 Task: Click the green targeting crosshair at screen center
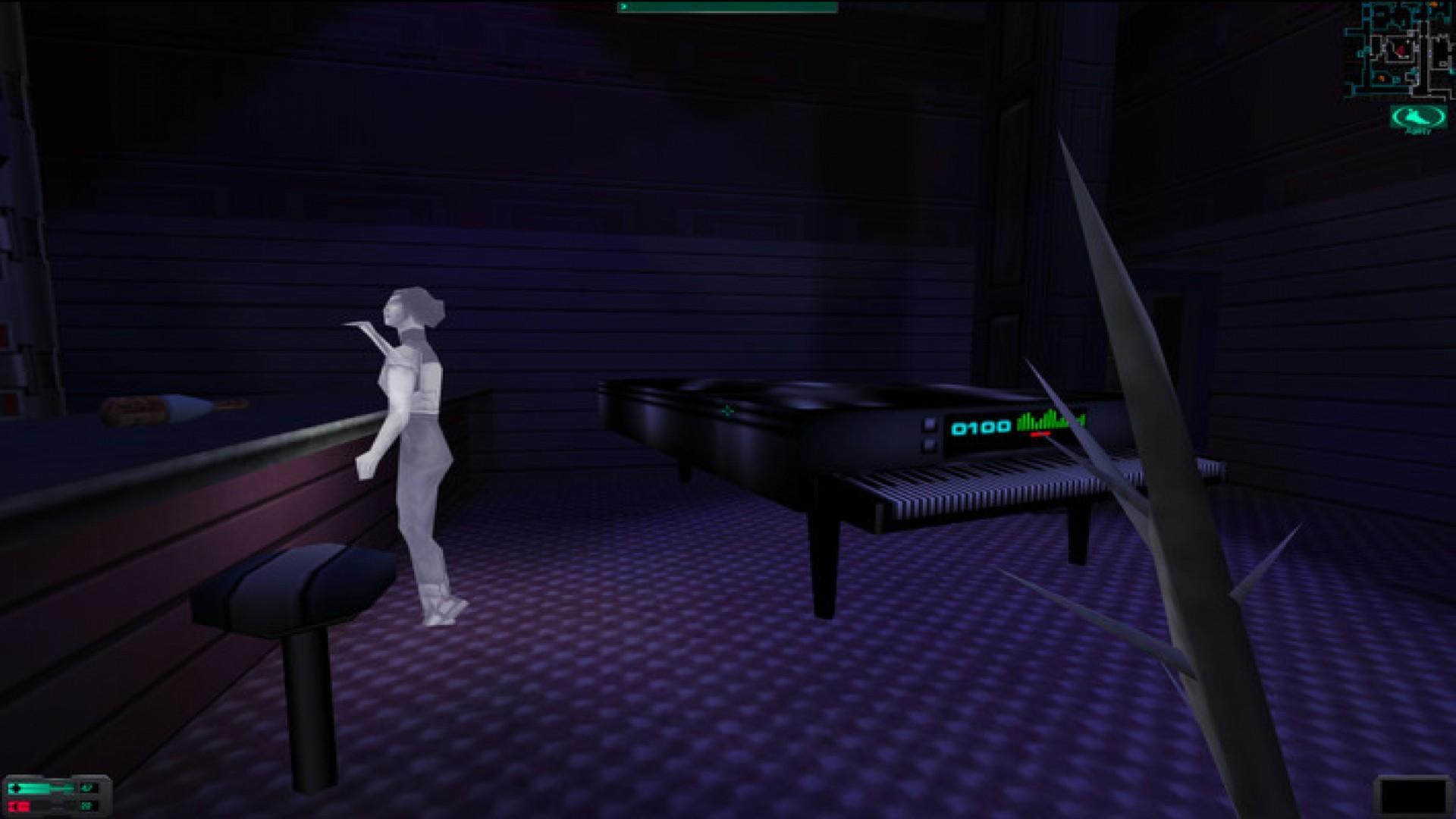pyautogui.click(x=728, y=410)
